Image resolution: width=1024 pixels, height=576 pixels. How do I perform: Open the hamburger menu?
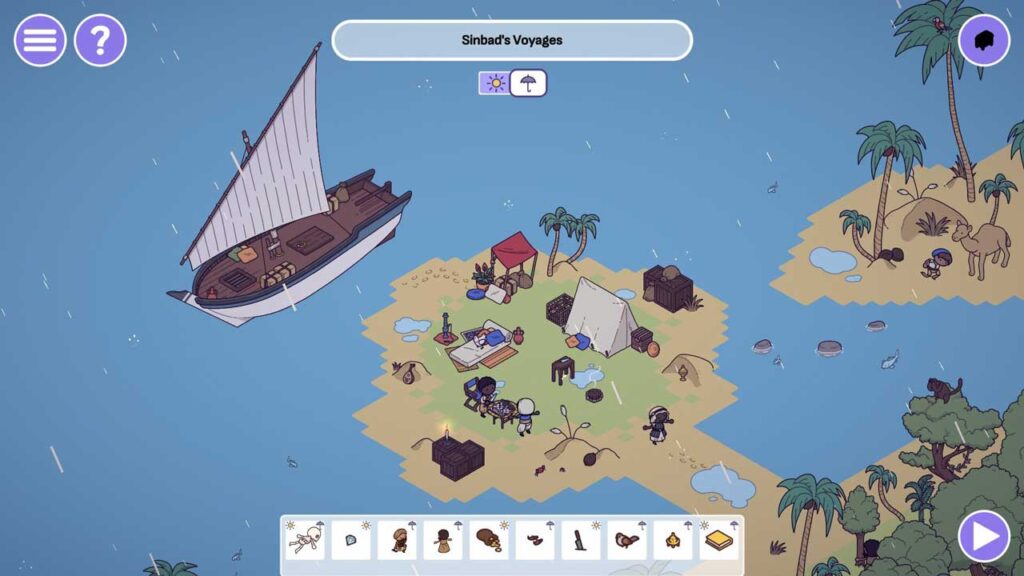click(40, 41)
